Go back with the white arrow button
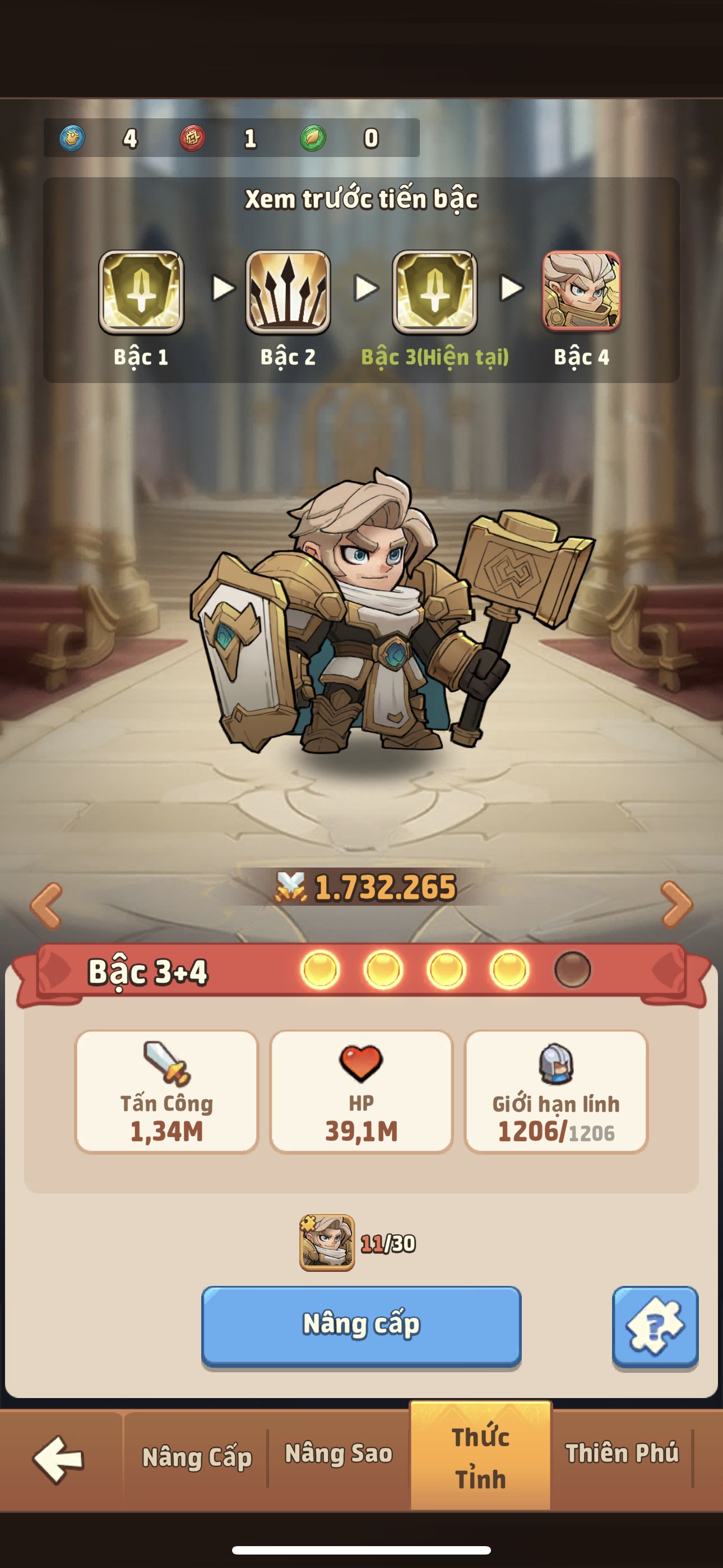Viewport: 723px width, 1568px height. (58, 1459)
